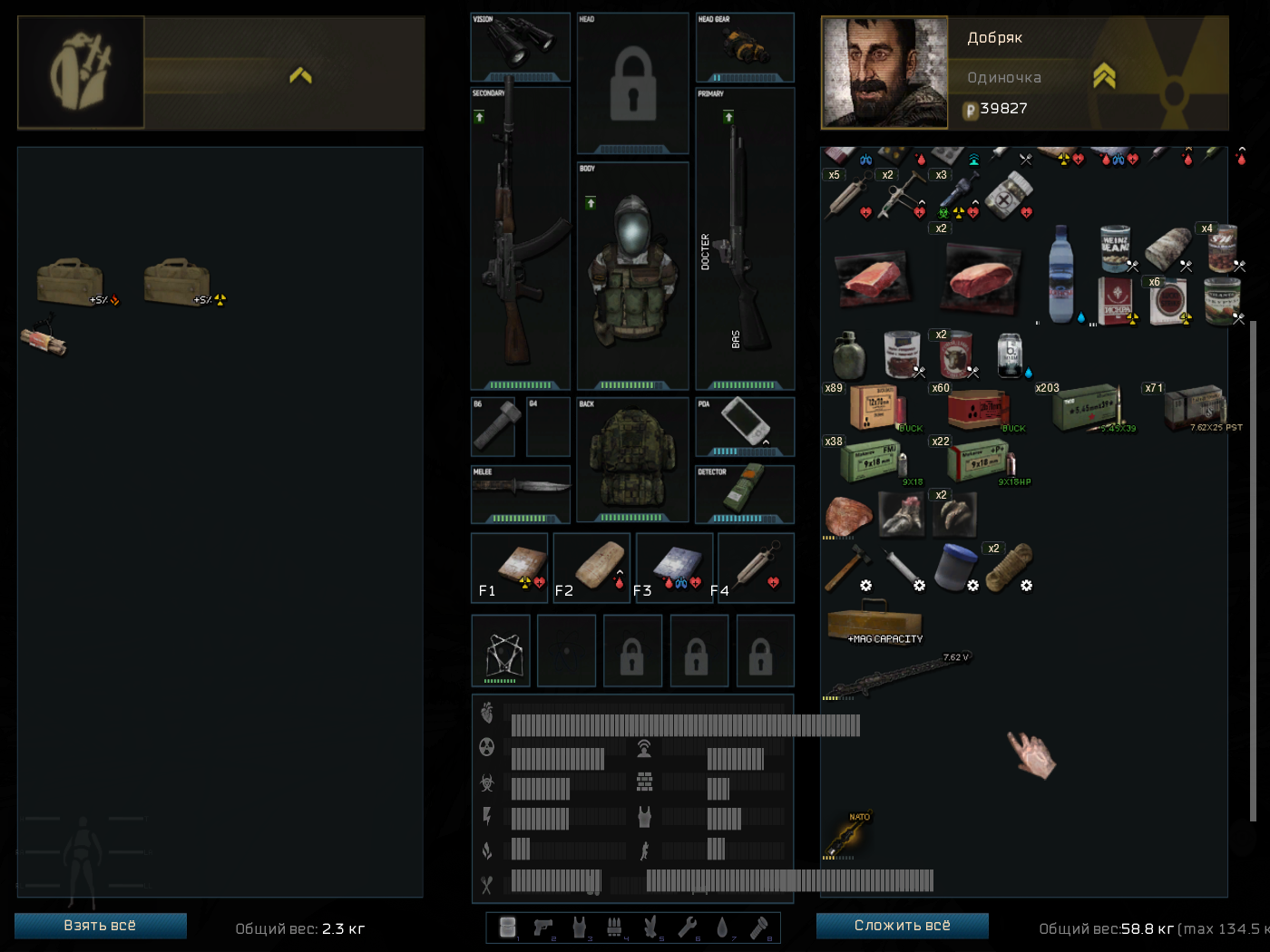The height and width of the screenshot is (952, 1270).
Task: Select the detector slot item
Action: pyautogui.click(x=745, y=491)
